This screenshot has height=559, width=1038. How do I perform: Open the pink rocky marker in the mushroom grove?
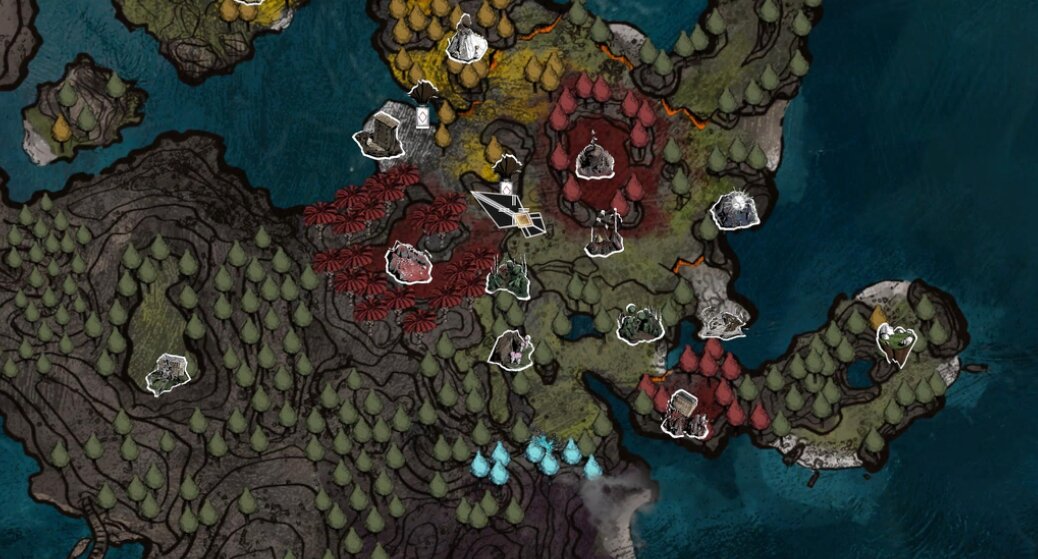[409, 263]
